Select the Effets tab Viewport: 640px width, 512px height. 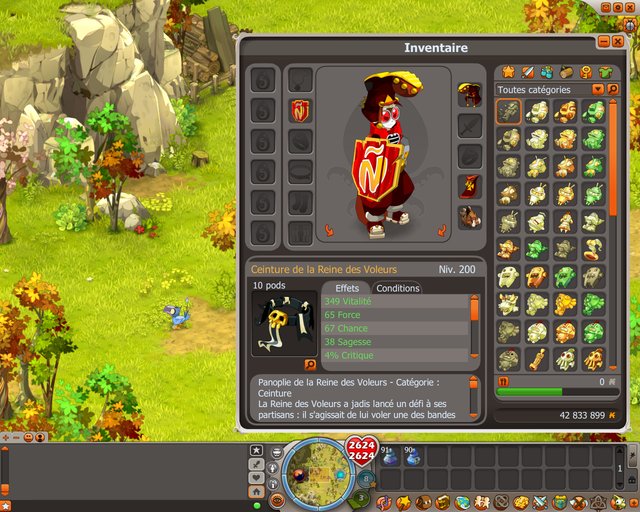tap(347, 288)
